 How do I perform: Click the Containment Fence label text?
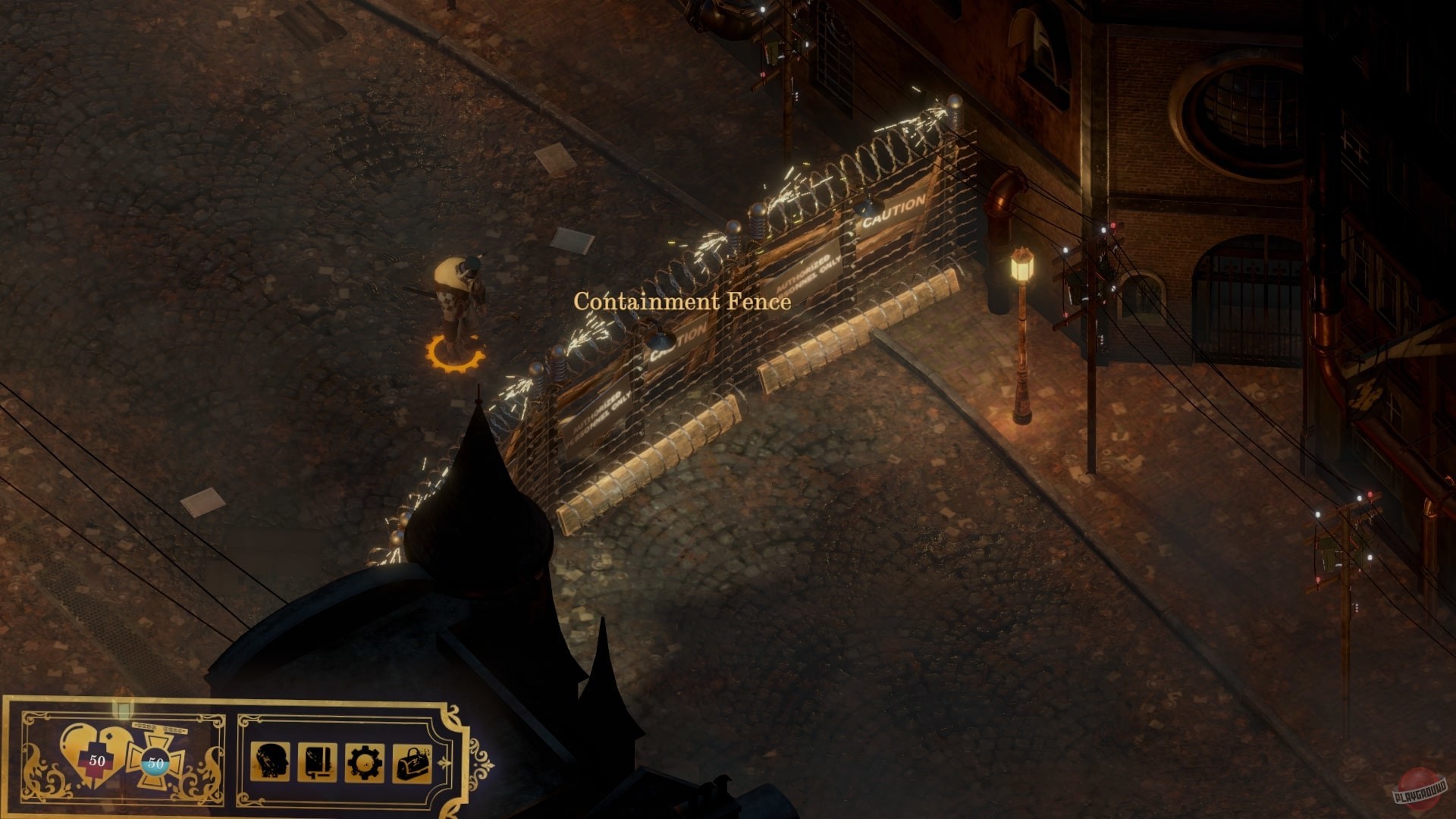681,303
